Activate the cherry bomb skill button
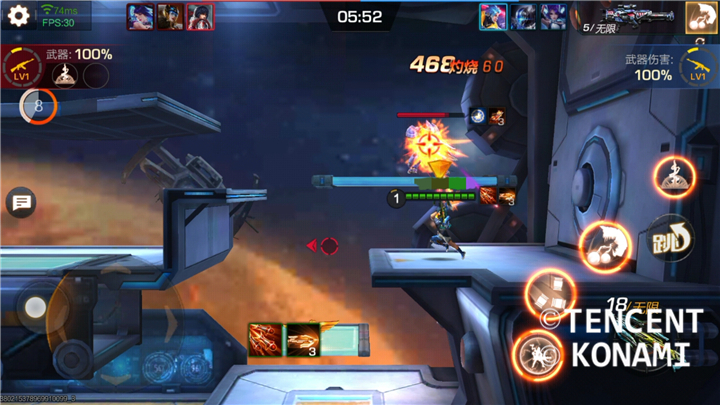The width and height of the screenshot is (720, 405). click(605, 242)
